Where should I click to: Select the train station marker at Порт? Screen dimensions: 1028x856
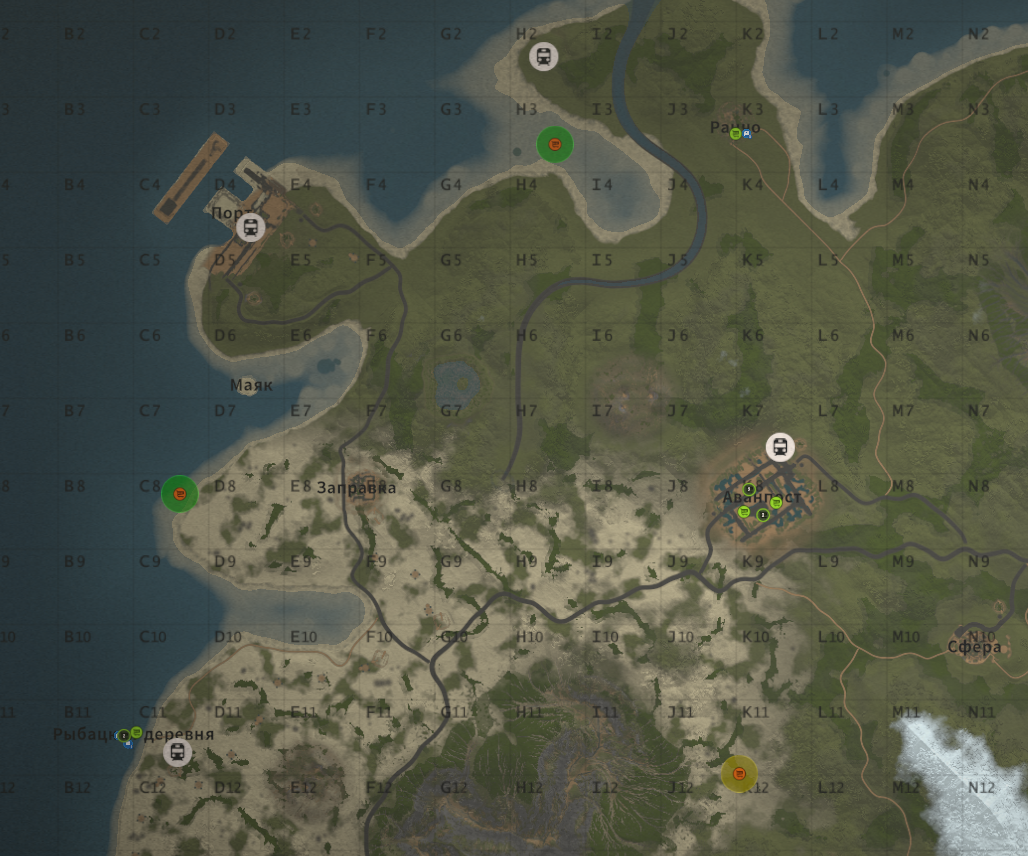(250, 227)
